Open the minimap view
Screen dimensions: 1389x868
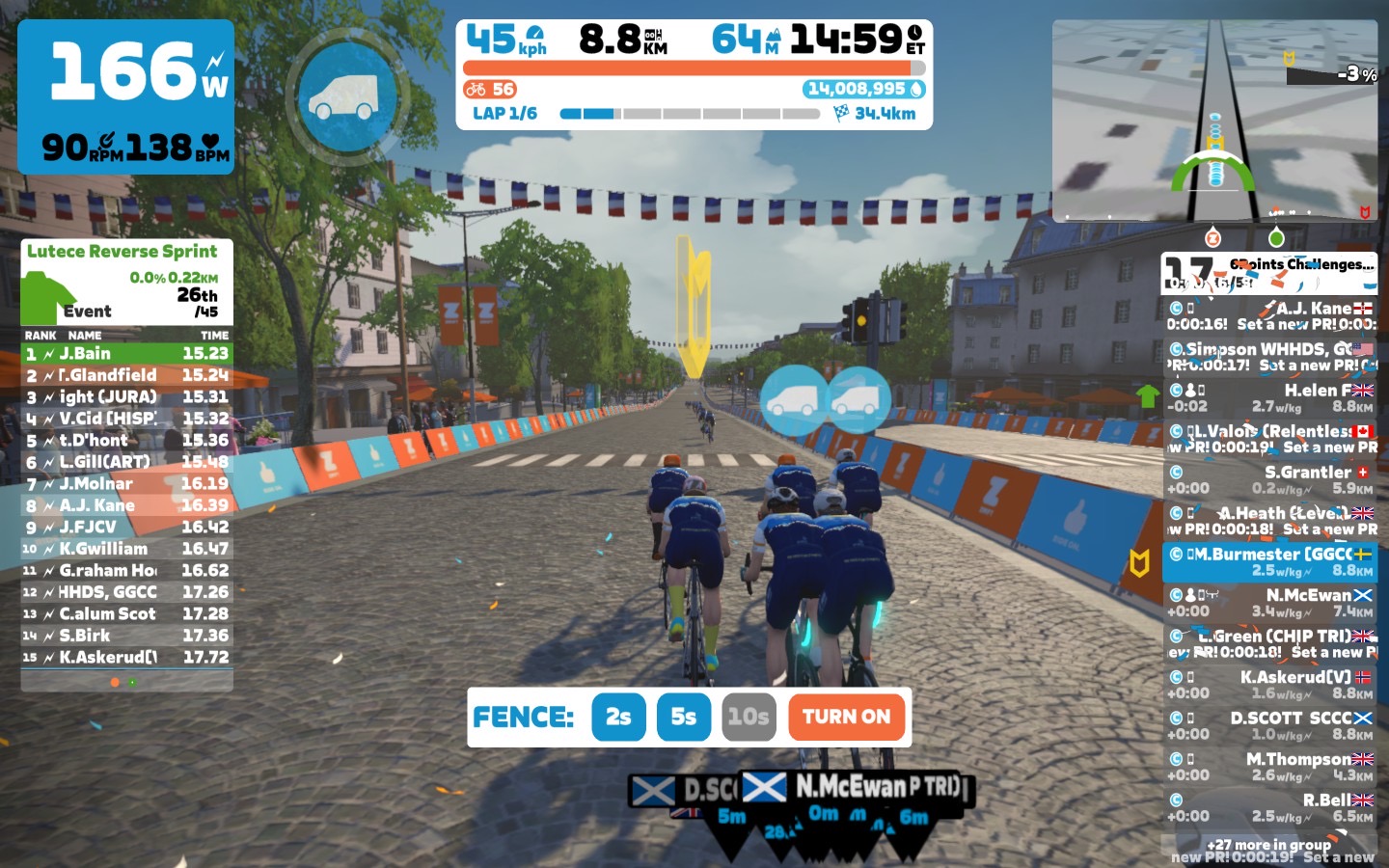click(x=1214, y=121)
